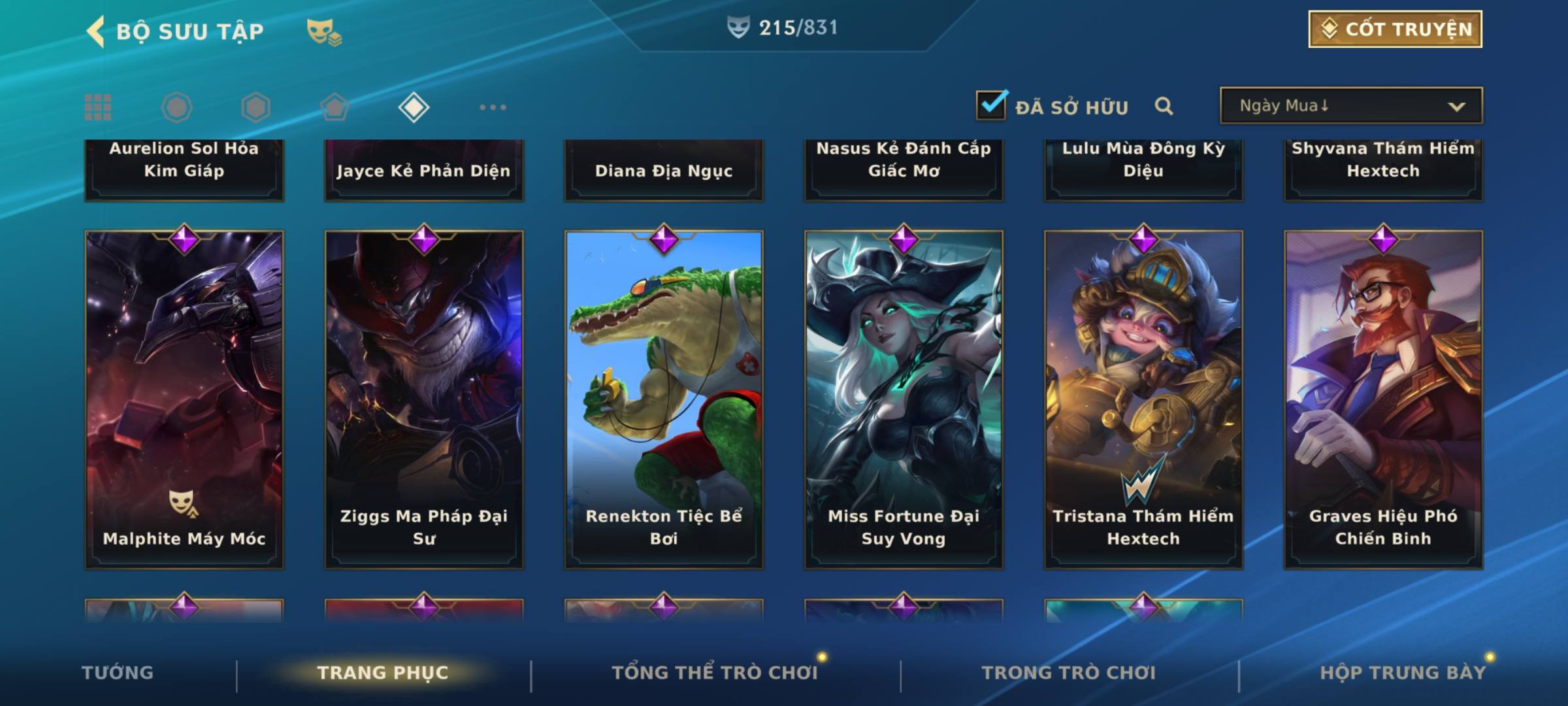
Task: Open the three-dot more filters option
Action: (493, 107)
